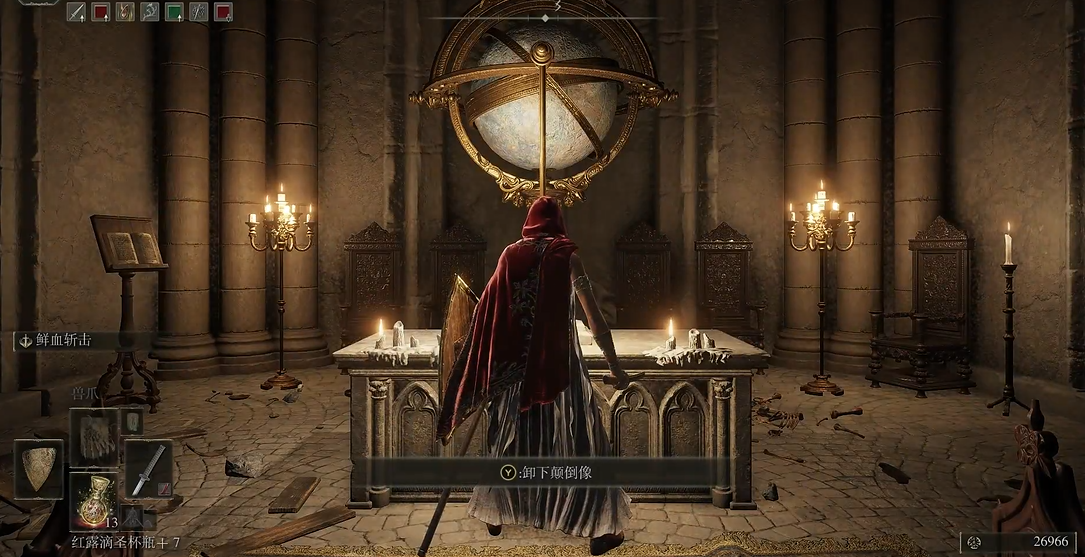
Task: Click the 鲜血斩击 weapon skill label
Action: point(62,341)
